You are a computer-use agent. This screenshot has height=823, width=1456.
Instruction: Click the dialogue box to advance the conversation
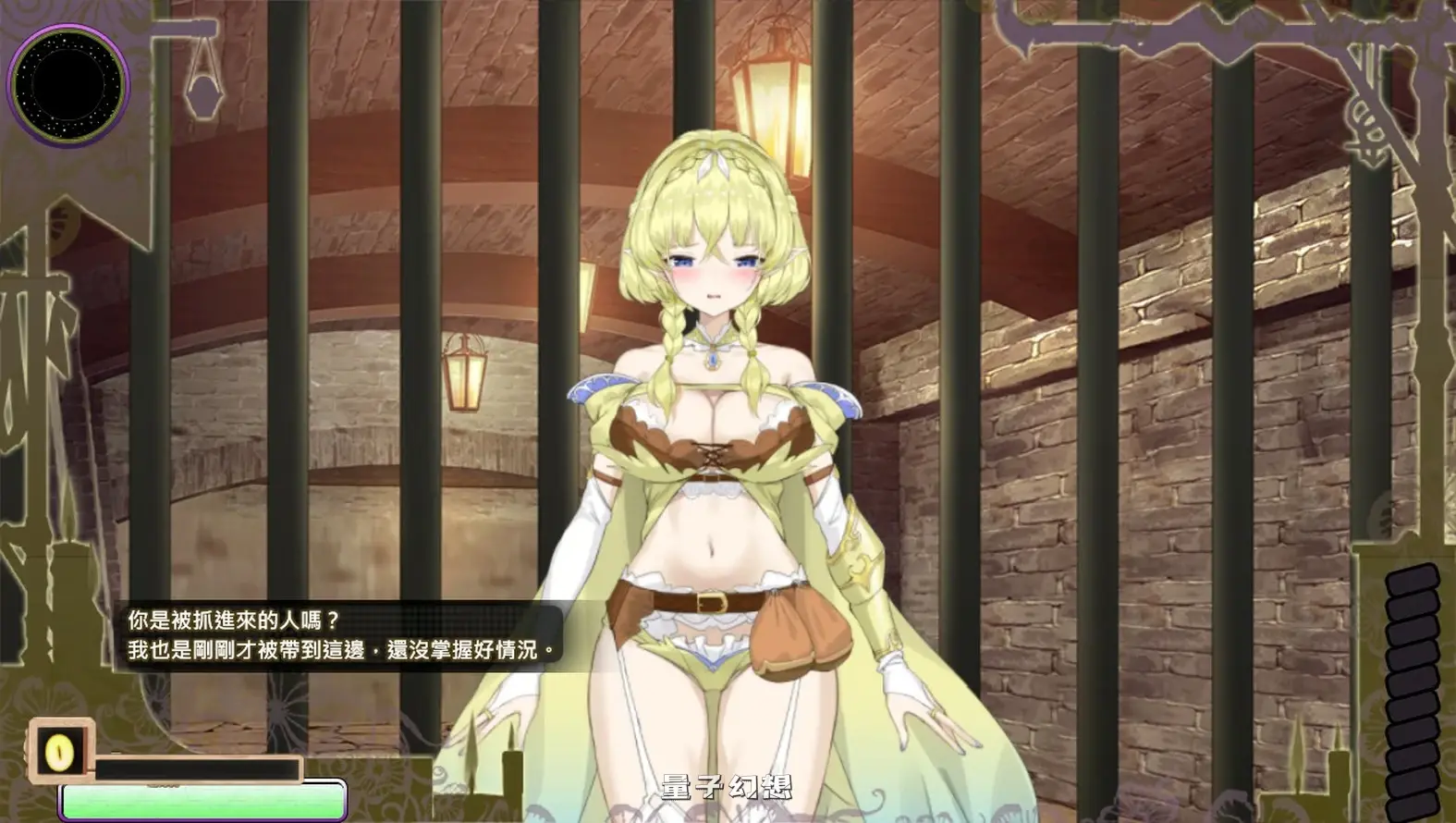tap(342, 633)
